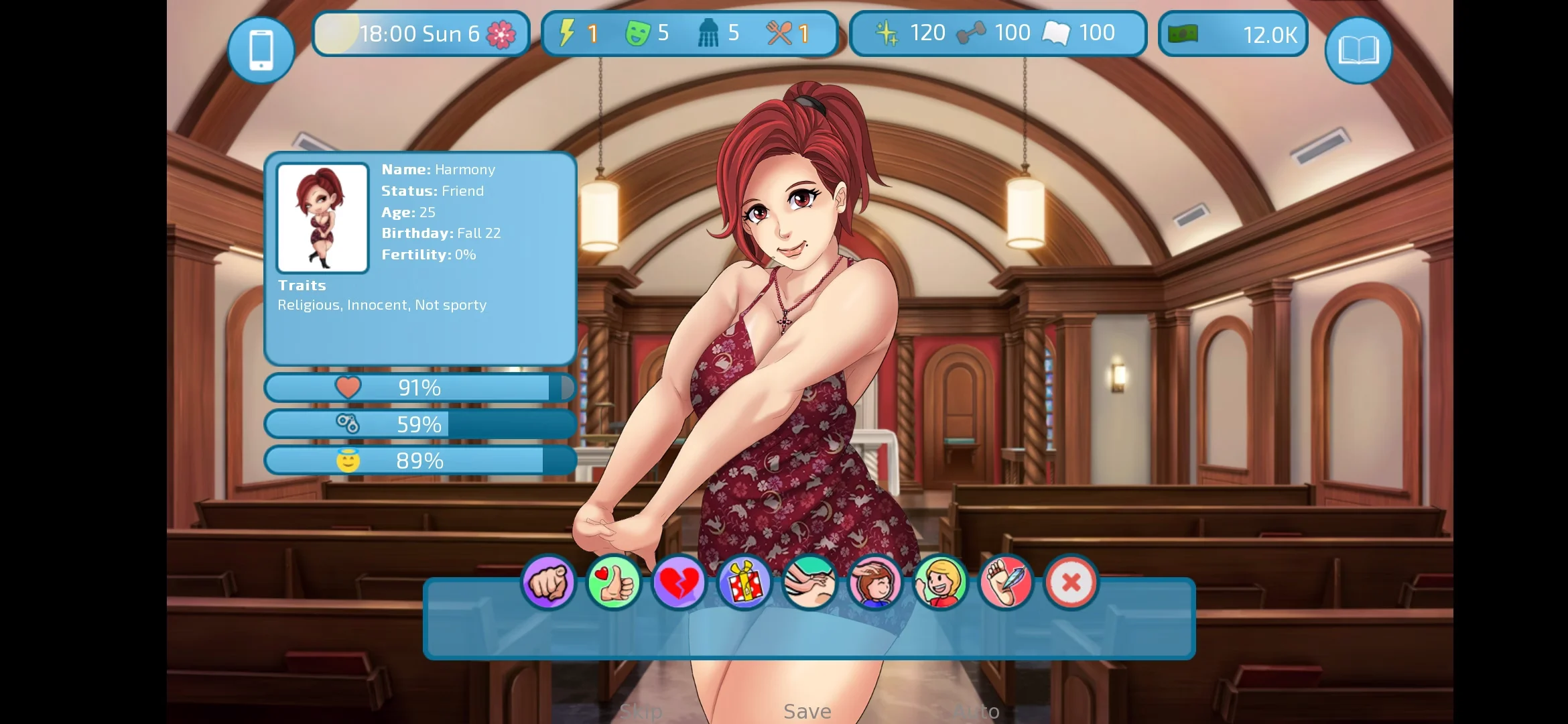Screen dimensions: 1568x724
Task: Give a gift using the present icon
Action: point(744,582)
